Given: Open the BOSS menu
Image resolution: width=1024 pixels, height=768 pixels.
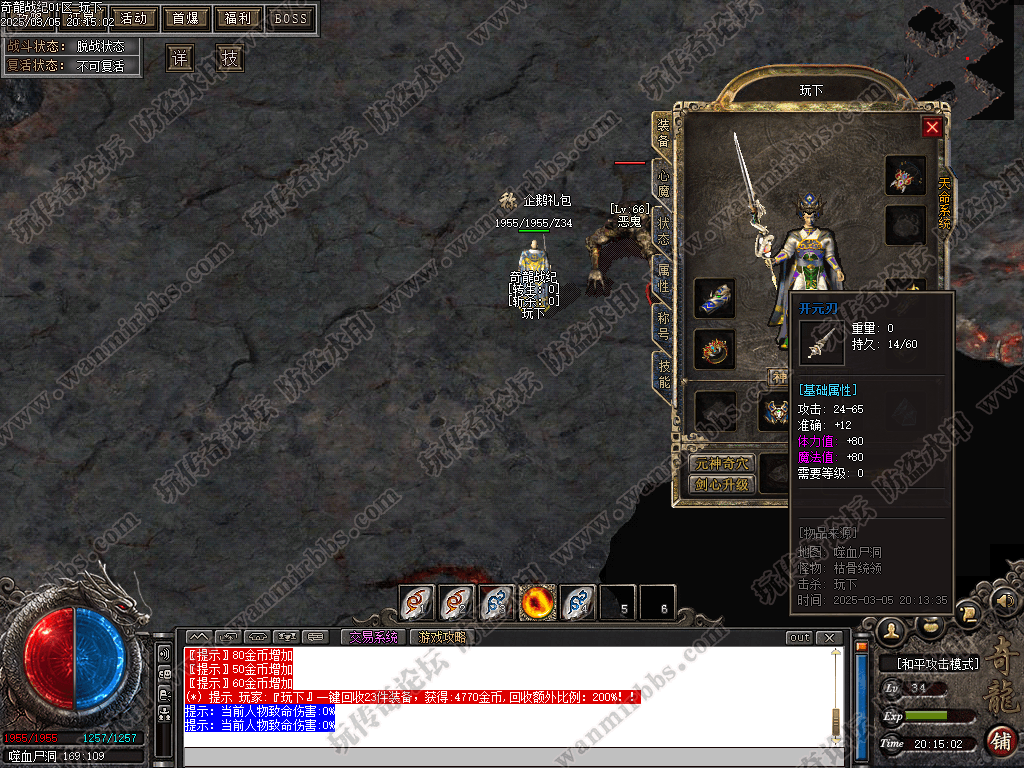Looking at the screenshot, I should 291,18.
